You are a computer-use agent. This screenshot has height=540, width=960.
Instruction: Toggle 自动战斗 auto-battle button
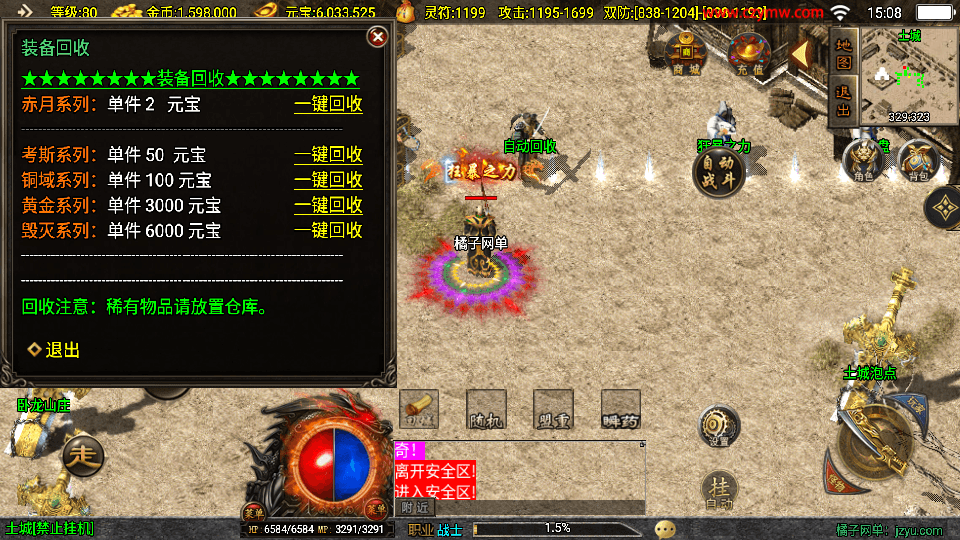718,171
